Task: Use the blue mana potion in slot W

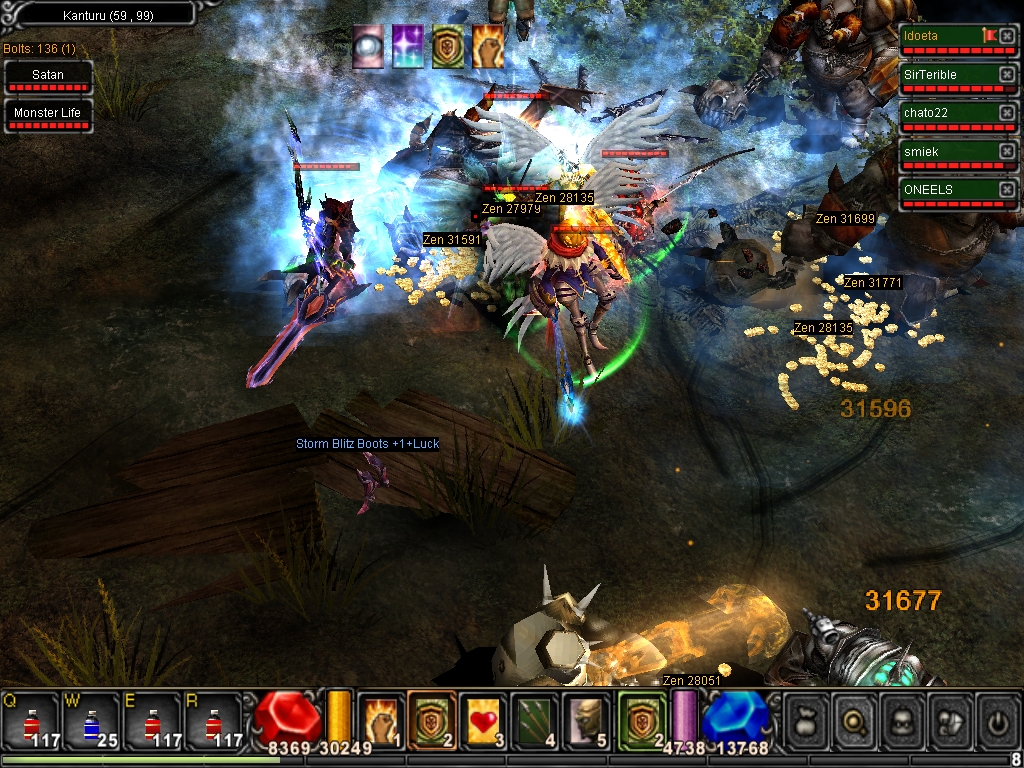Action: pos(90,720)
